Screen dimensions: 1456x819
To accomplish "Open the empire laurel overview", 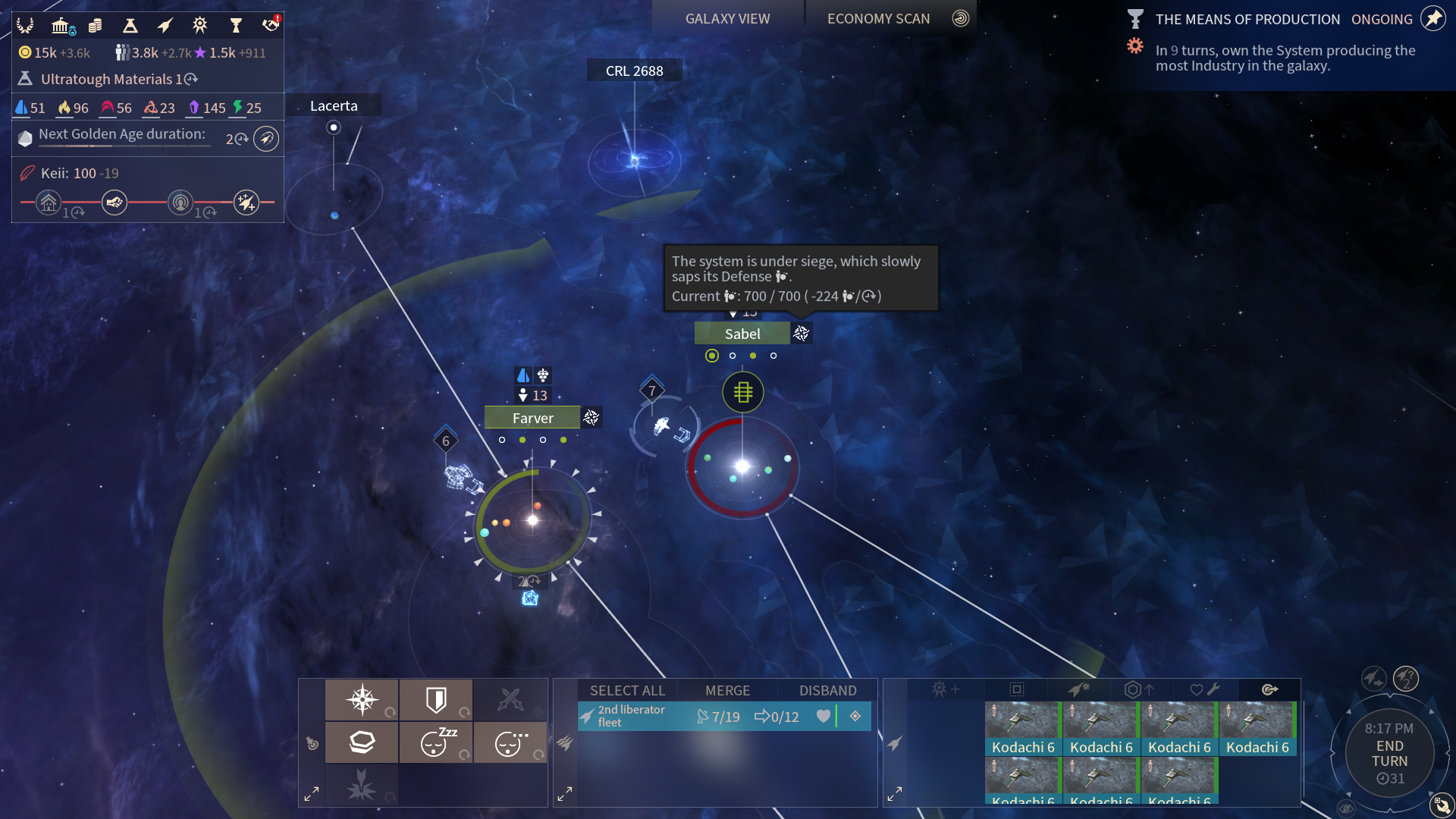I will pyautogui.click(x=25, y=26).
